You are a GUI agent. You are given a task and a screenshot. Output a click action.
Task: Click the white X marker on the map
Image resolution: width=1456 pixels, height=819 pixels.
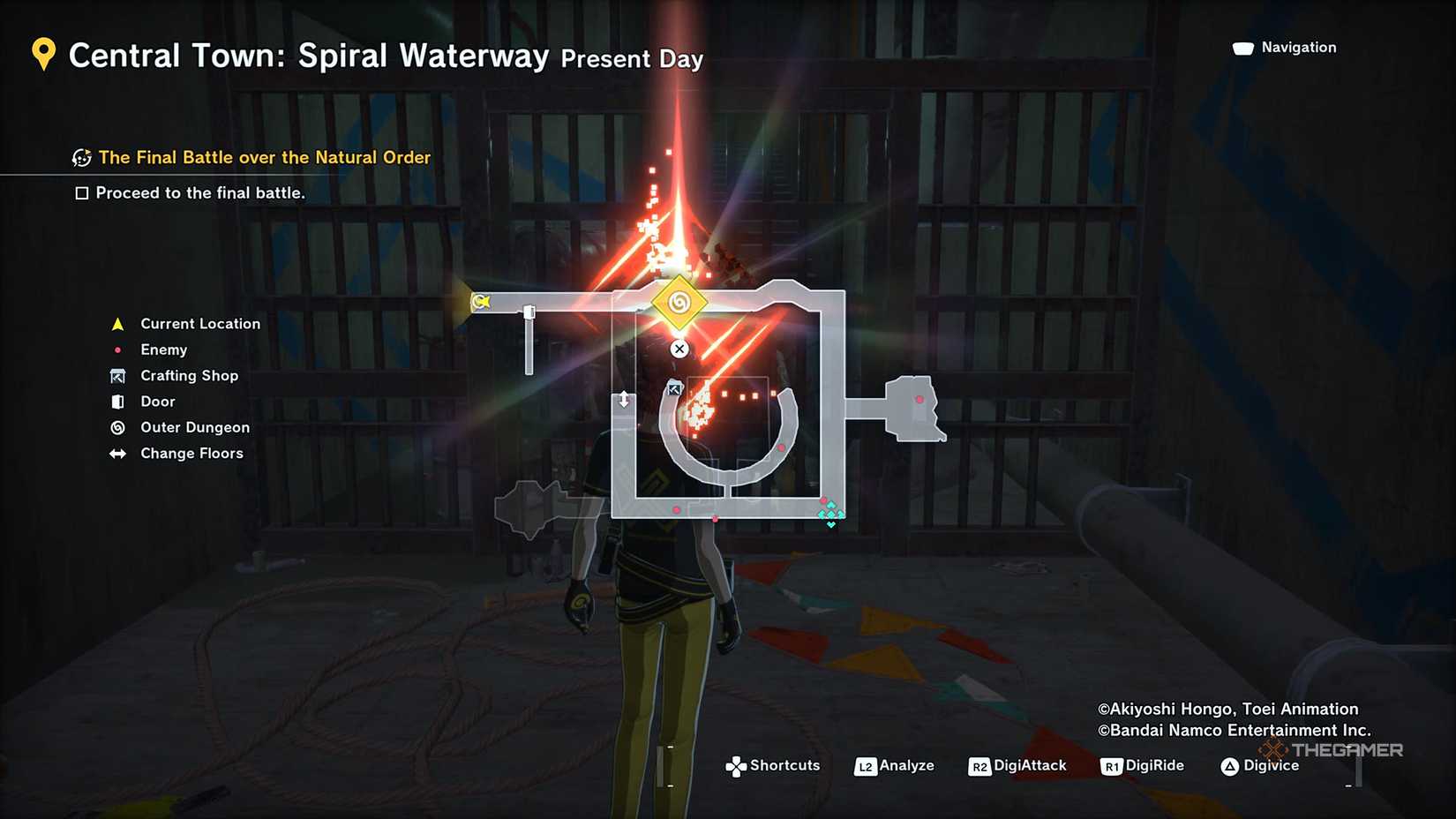coord(679,349)
